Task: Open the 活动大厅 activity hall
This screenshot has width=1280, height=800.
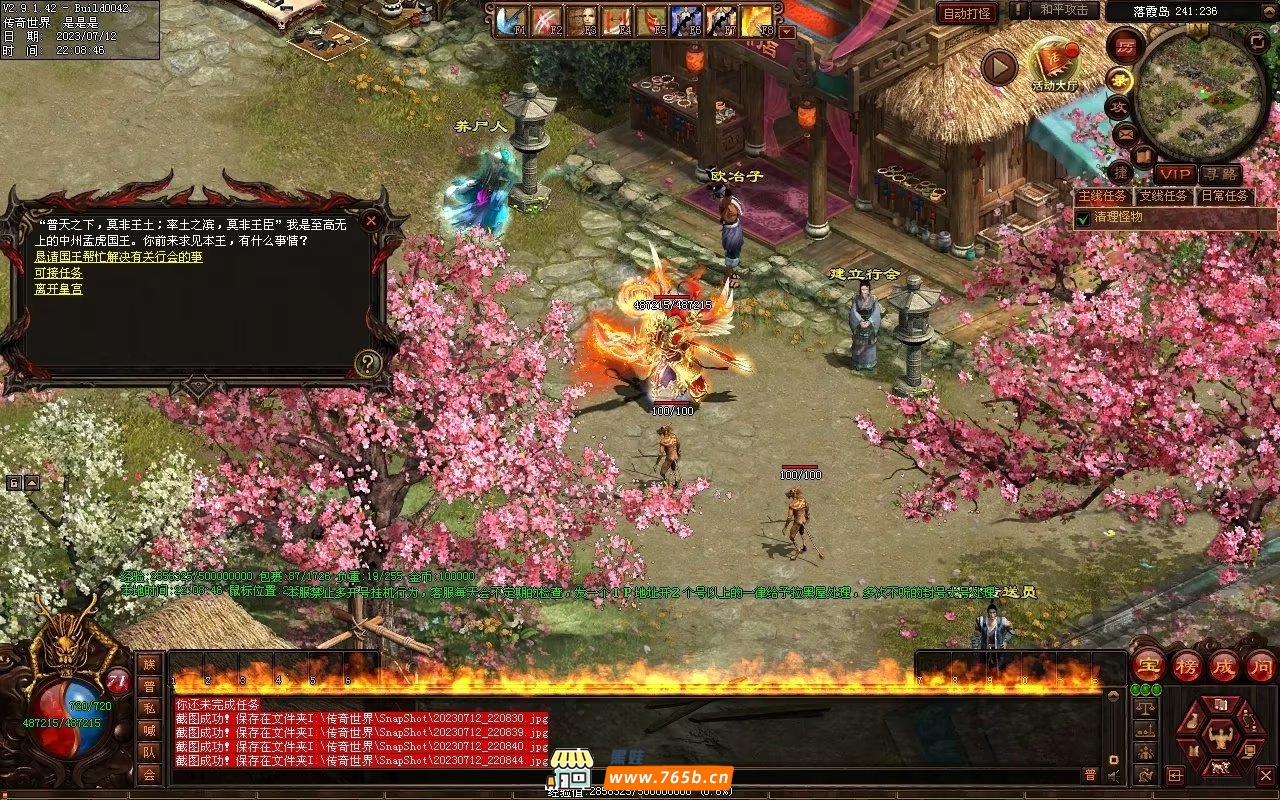Action: coord(1054,62)
